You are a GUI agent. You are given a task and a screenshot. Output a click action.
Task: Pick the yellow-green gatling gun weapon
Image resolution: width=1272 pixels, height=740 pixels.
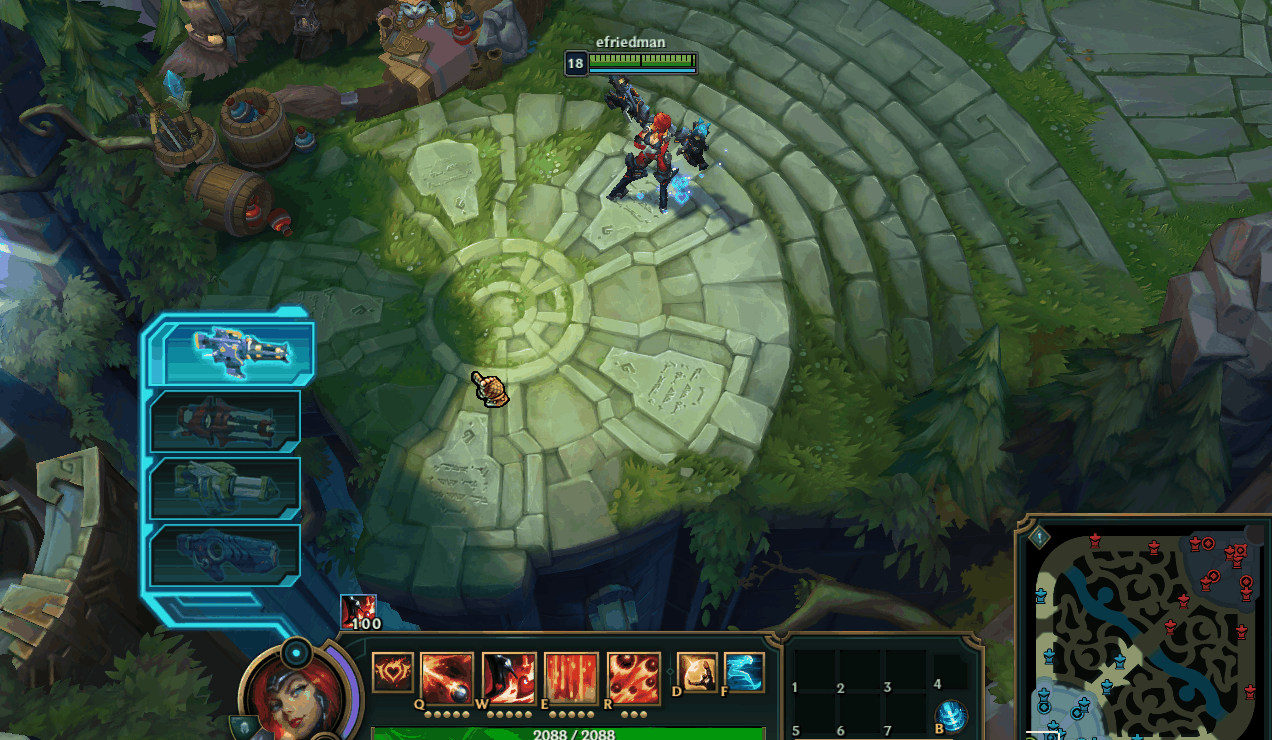click(226, 488)
